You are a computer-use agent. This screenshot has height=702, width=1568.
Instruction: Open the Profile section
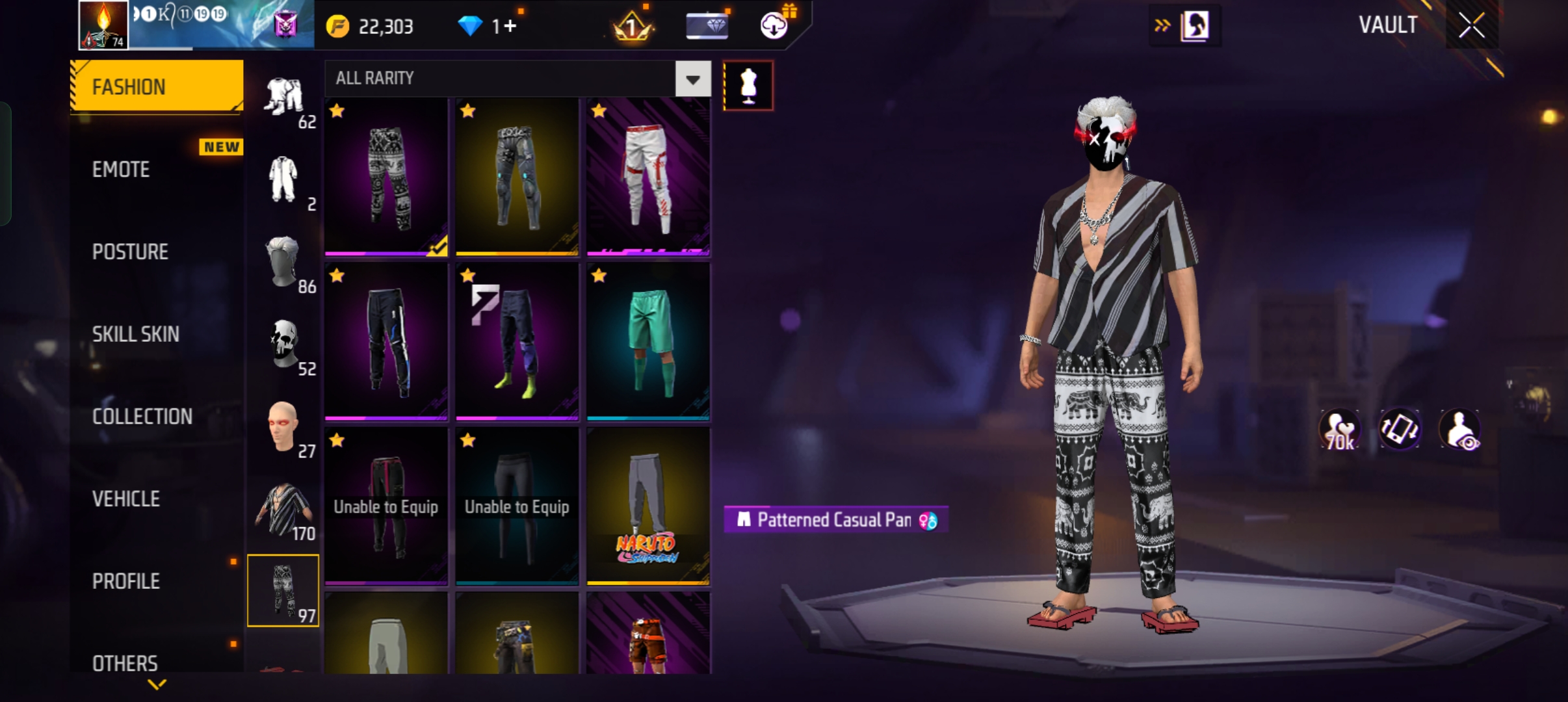(126, 581)
